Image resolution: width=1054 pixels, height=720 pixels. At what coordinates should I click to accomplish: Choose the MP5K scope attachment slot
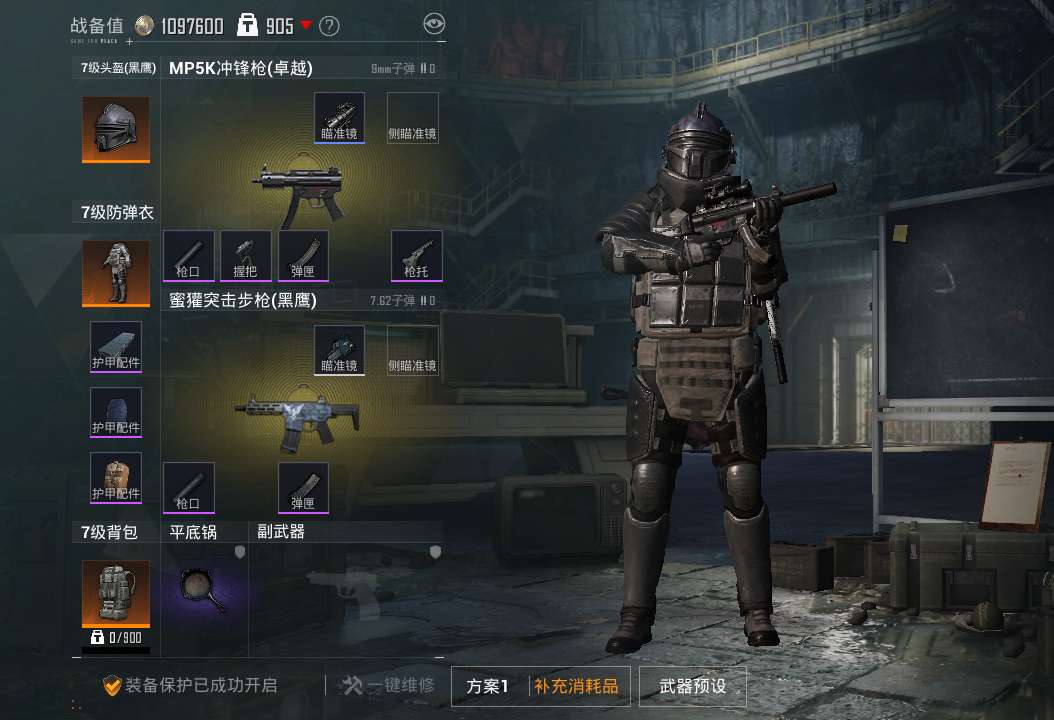339,118
